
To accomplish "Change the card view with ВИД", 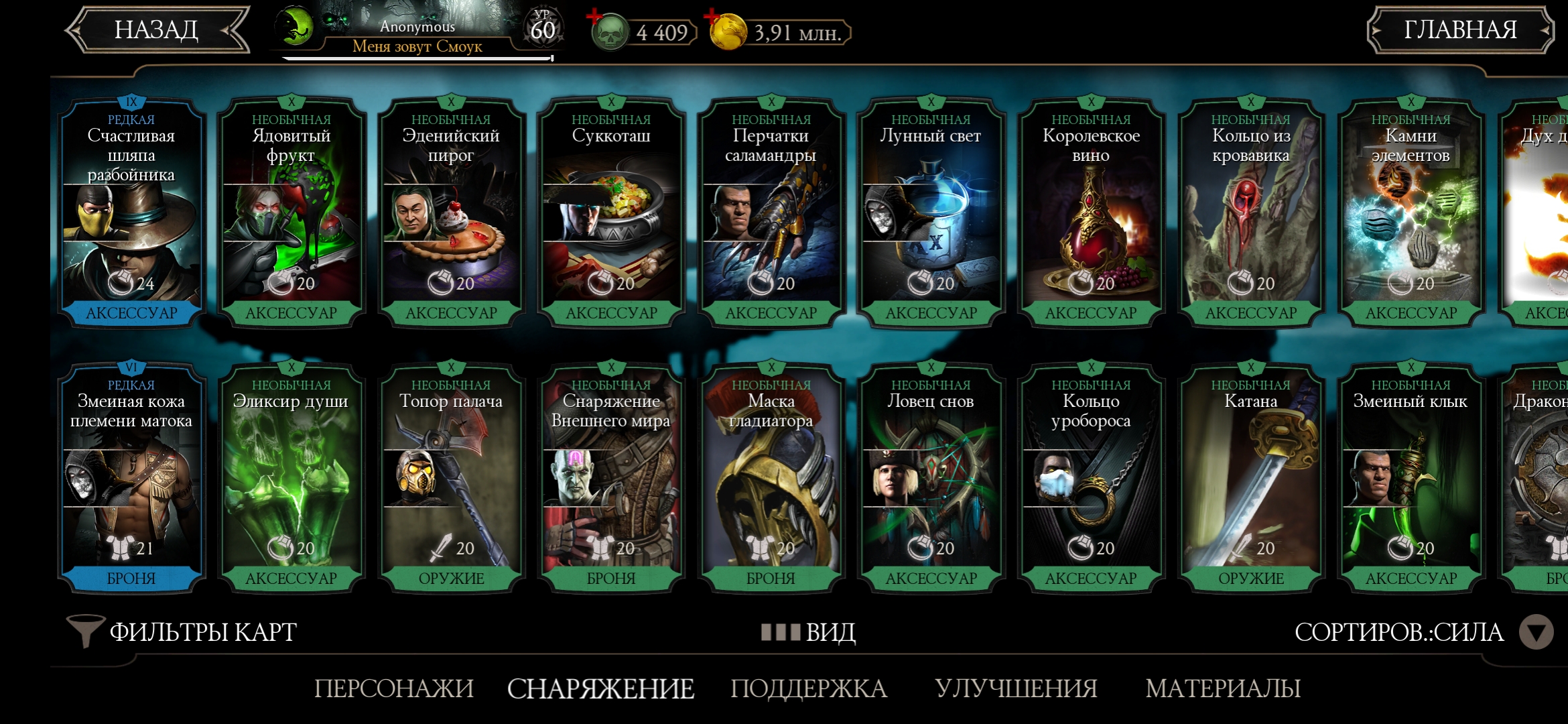I will tap(809, 632).
